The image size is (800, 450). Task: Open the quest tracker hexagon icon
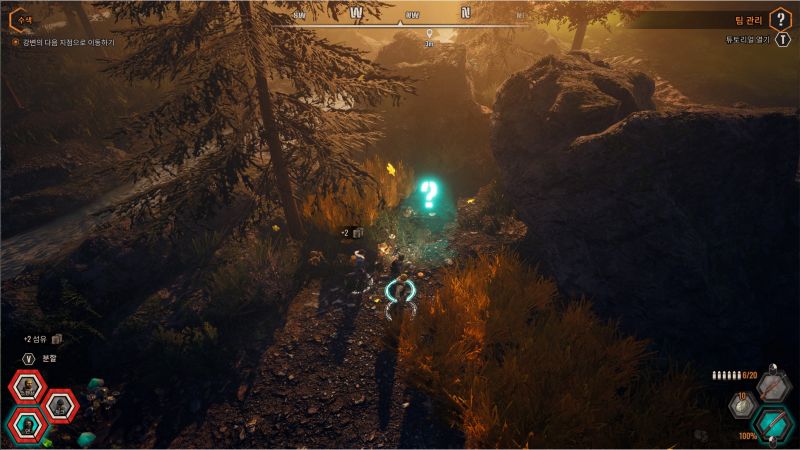[19, 19]
